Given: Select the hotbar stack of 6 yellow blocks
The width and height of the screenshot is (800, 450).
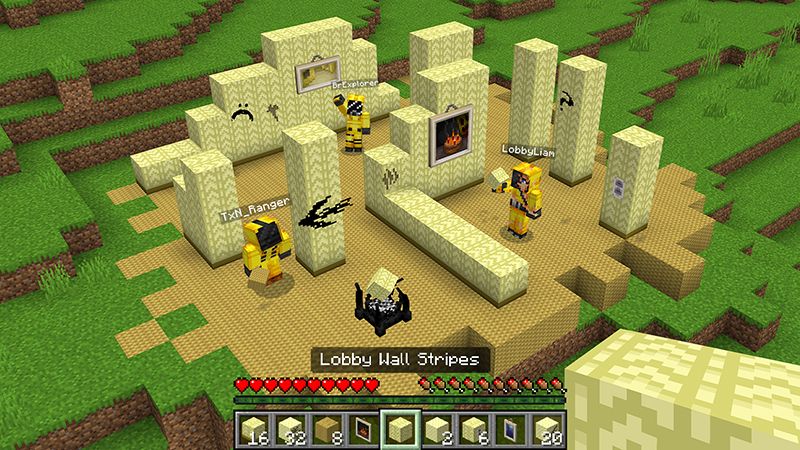Looking at the screenshot, I should (473, 430).
